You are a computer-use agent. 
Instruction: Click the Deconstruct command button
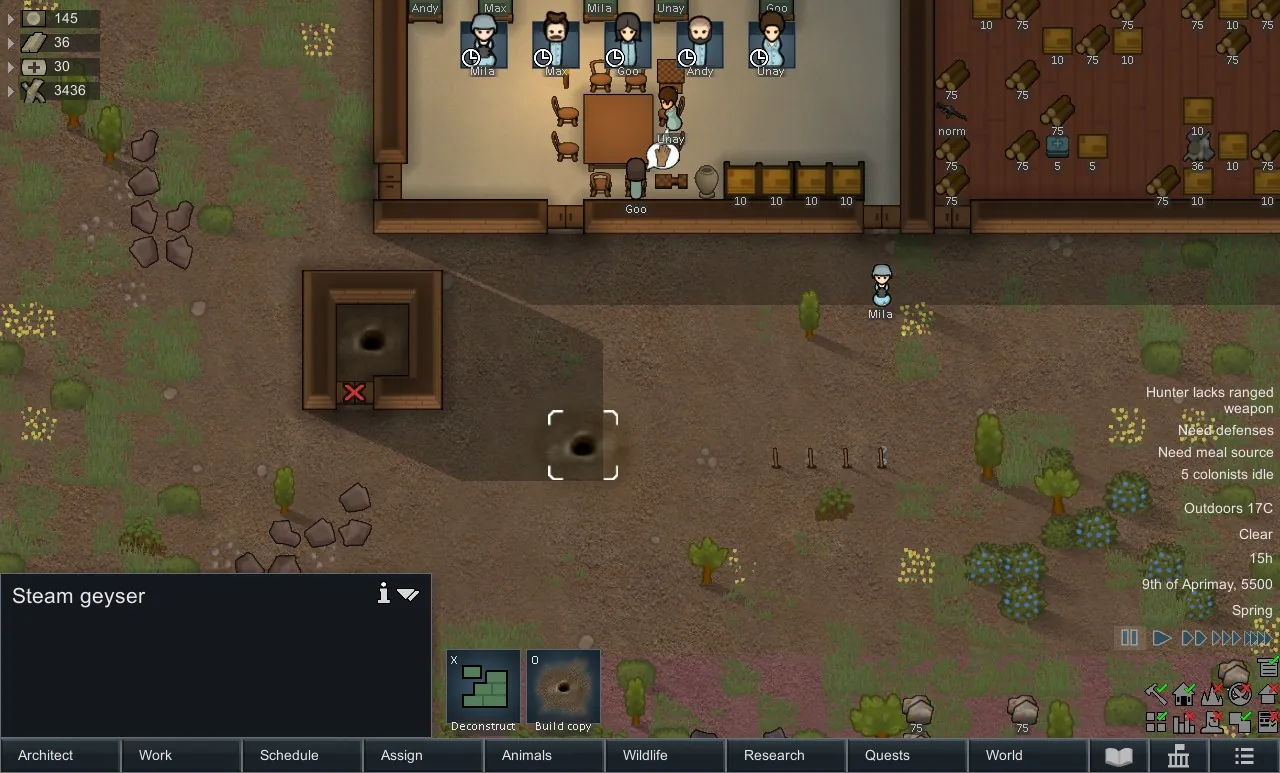tap(483, 692)
